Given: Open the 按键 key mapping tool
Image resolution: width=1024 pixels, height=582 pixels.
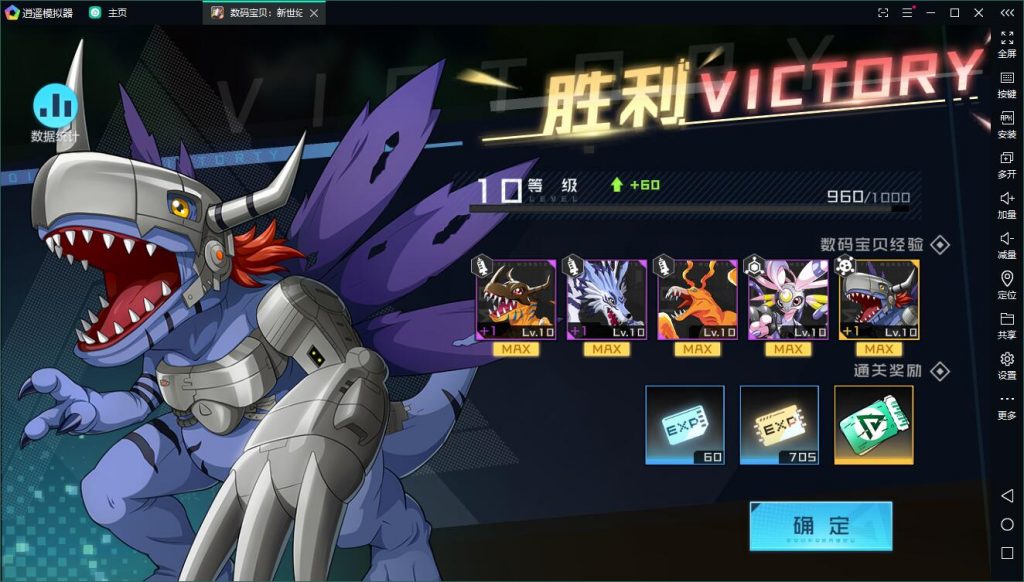Looking at the screenshot, I should (x=1006, y=84).
